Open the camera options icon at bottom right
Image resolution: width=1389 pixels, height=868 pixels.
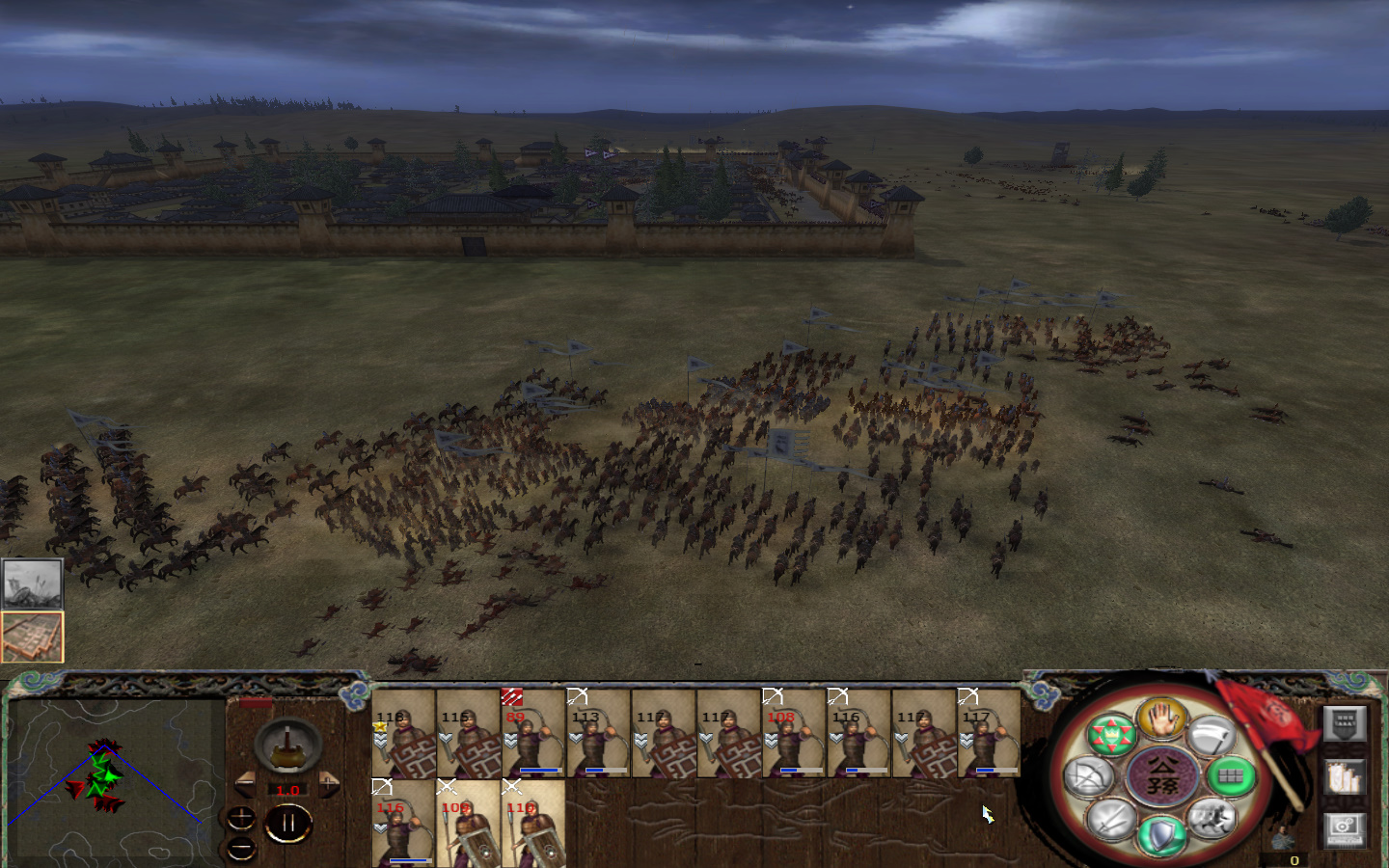click(x=1343, y=829)
